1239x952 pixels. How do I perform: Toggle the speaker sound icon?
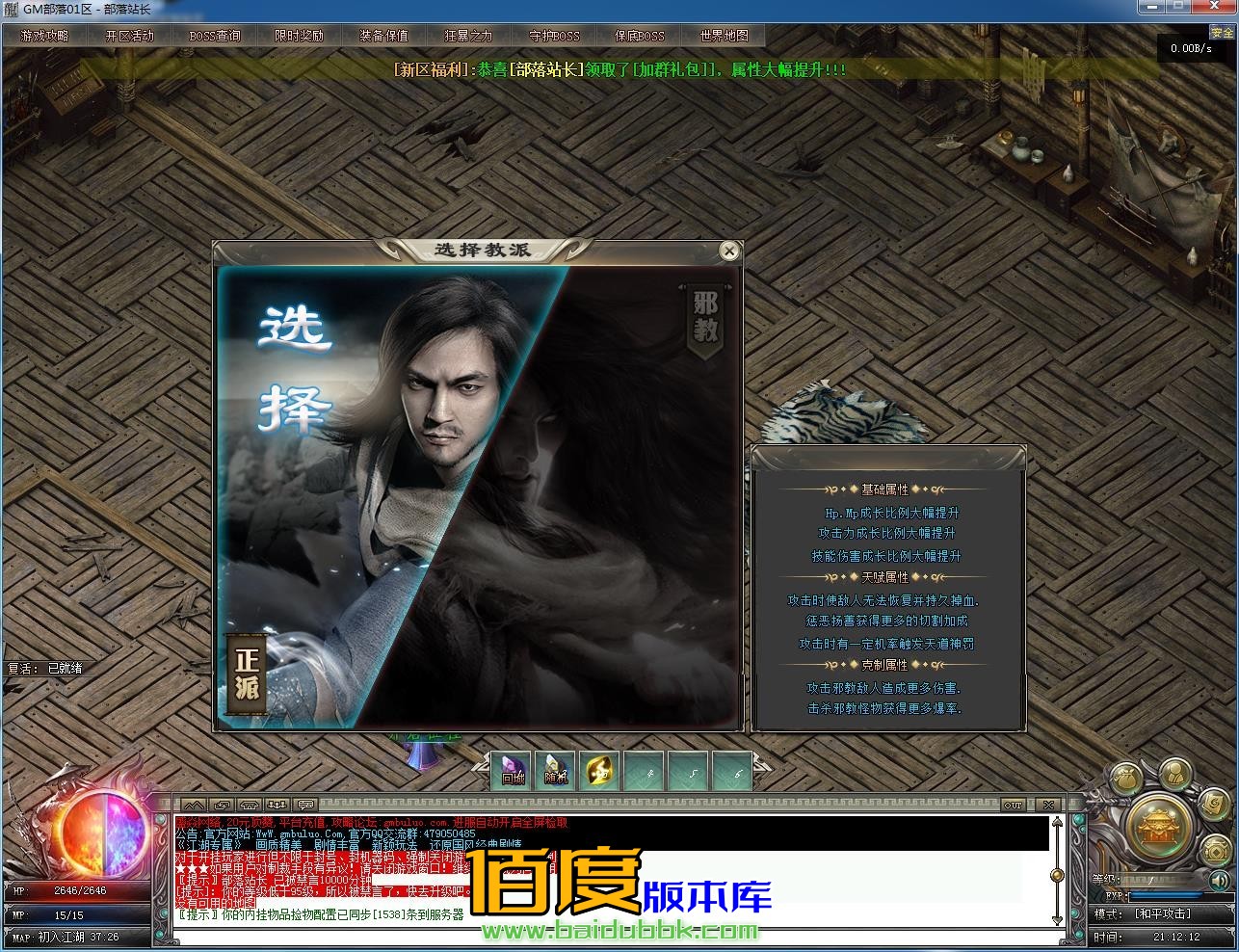pyautogui.click(x=1219, y=880)
